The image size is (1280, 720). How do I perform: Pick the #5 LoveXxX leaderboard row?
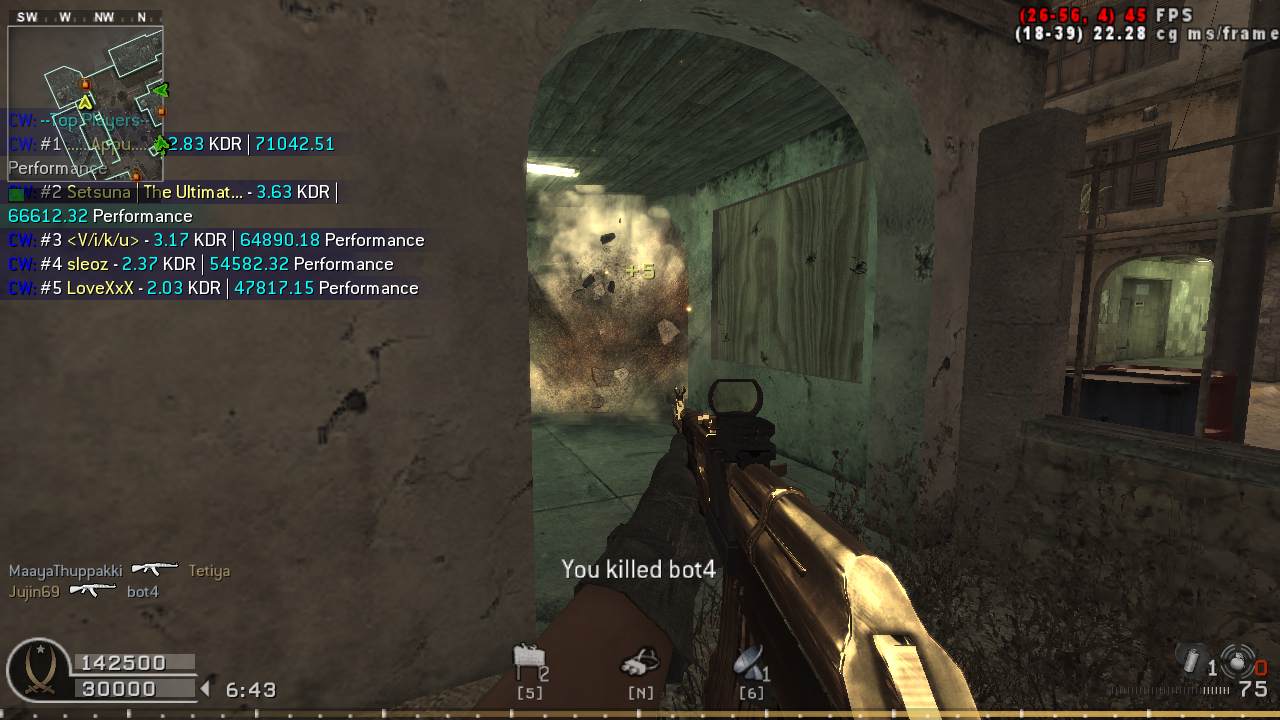point(213,288)
